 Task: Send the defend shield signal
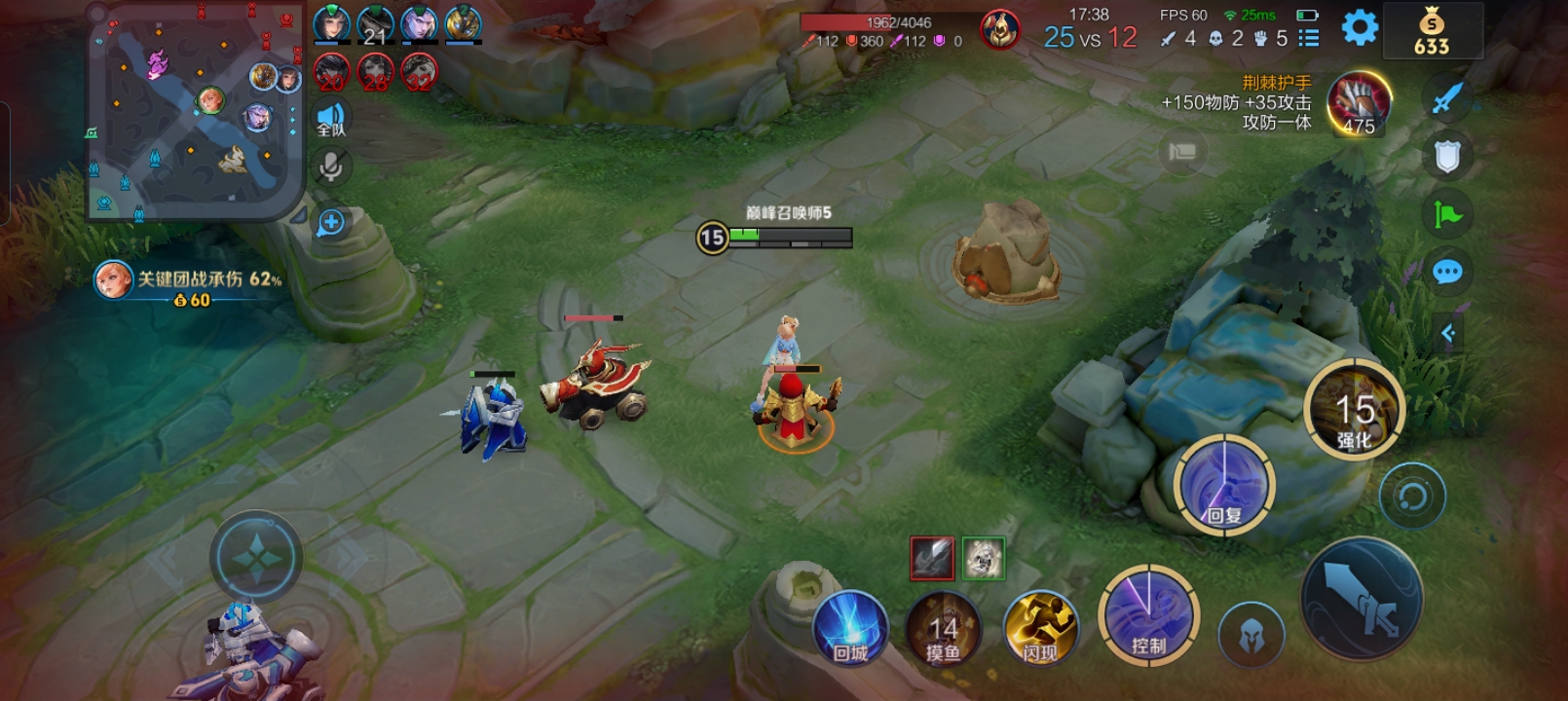1447,156
